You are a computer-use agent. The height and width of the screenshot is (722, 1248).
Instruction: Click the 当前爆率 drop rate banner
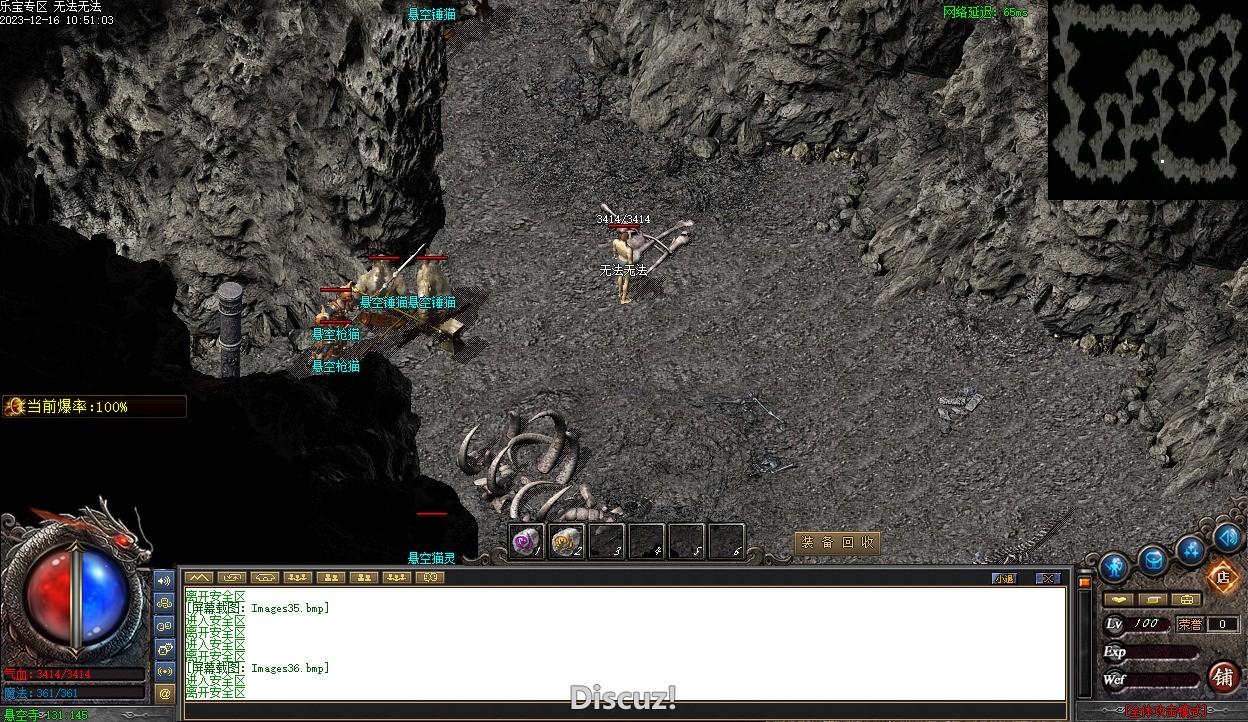(x=94, y=407)
